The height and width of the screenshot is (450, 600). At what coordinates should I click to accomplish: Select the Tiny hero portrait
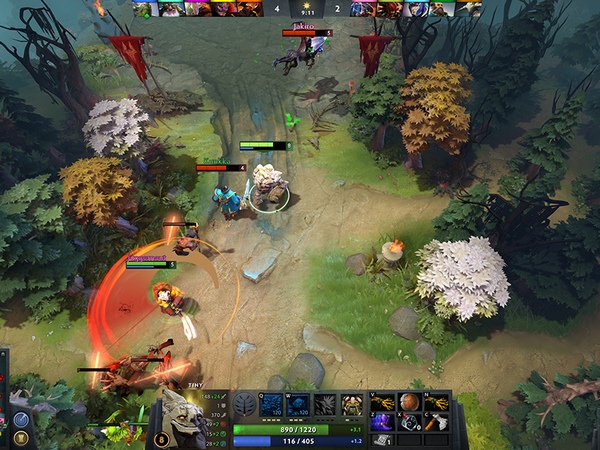(x=185, y=416)
